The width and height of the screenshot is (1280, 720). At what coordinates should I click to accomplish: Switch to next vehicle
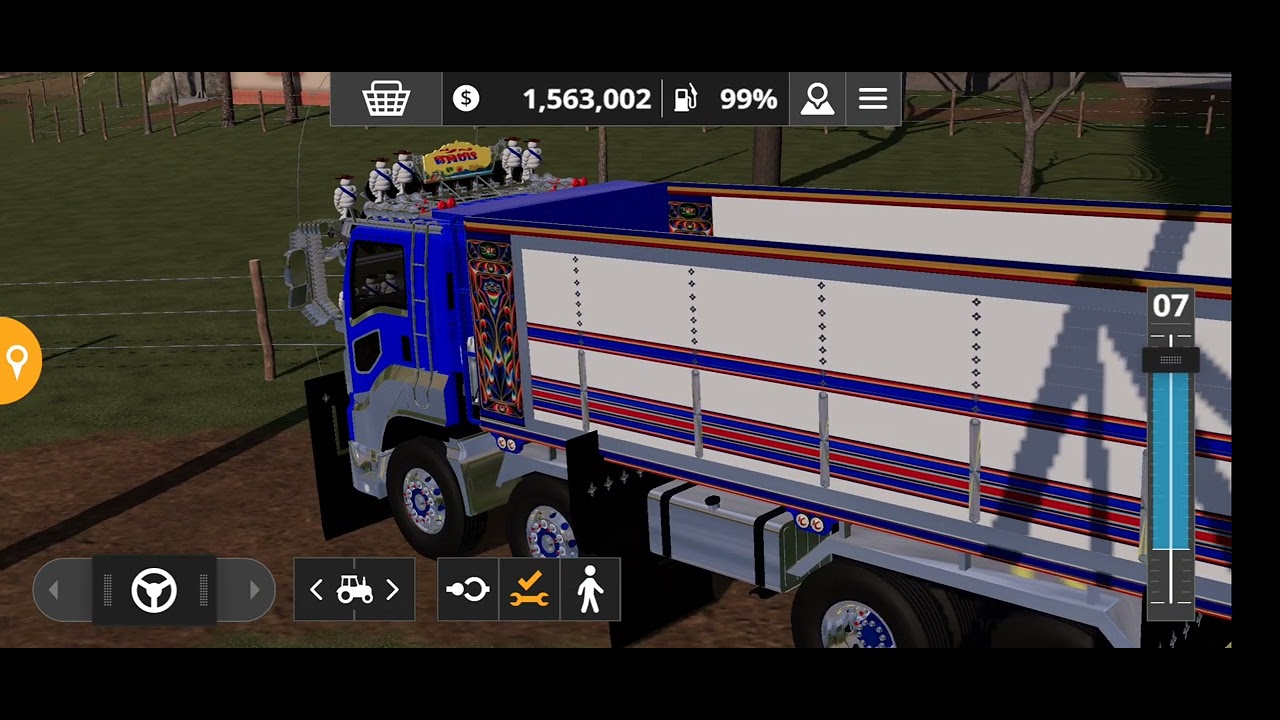coord(393,590)
